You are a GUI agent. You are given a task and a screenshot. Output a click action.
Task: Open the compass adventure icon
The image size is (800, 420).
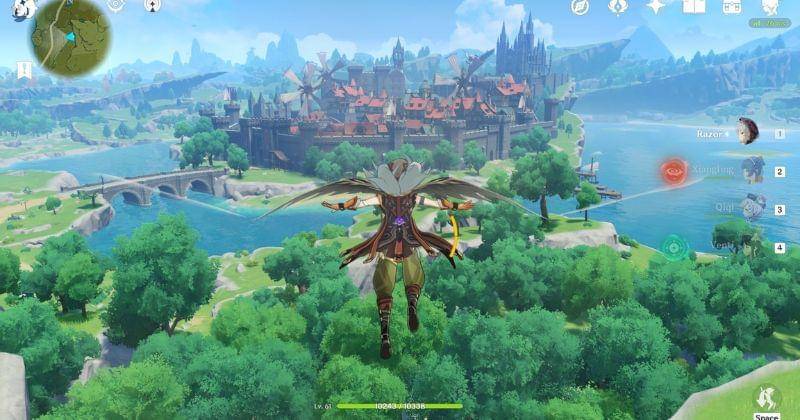click(x=580, y=7)
